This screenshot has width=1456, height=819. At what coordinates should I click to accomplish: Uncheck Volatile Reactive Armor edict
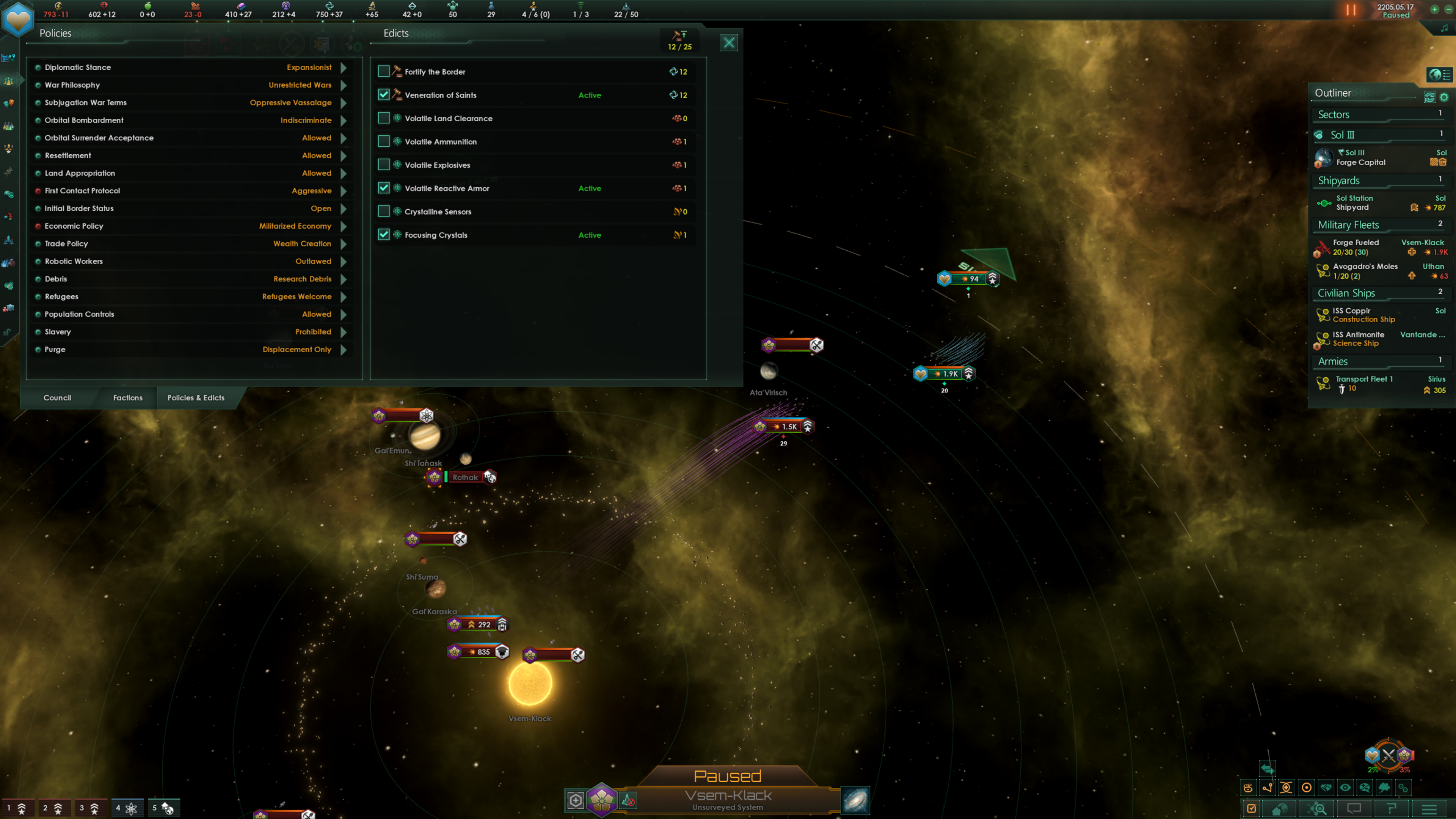[x=384, y=188]
